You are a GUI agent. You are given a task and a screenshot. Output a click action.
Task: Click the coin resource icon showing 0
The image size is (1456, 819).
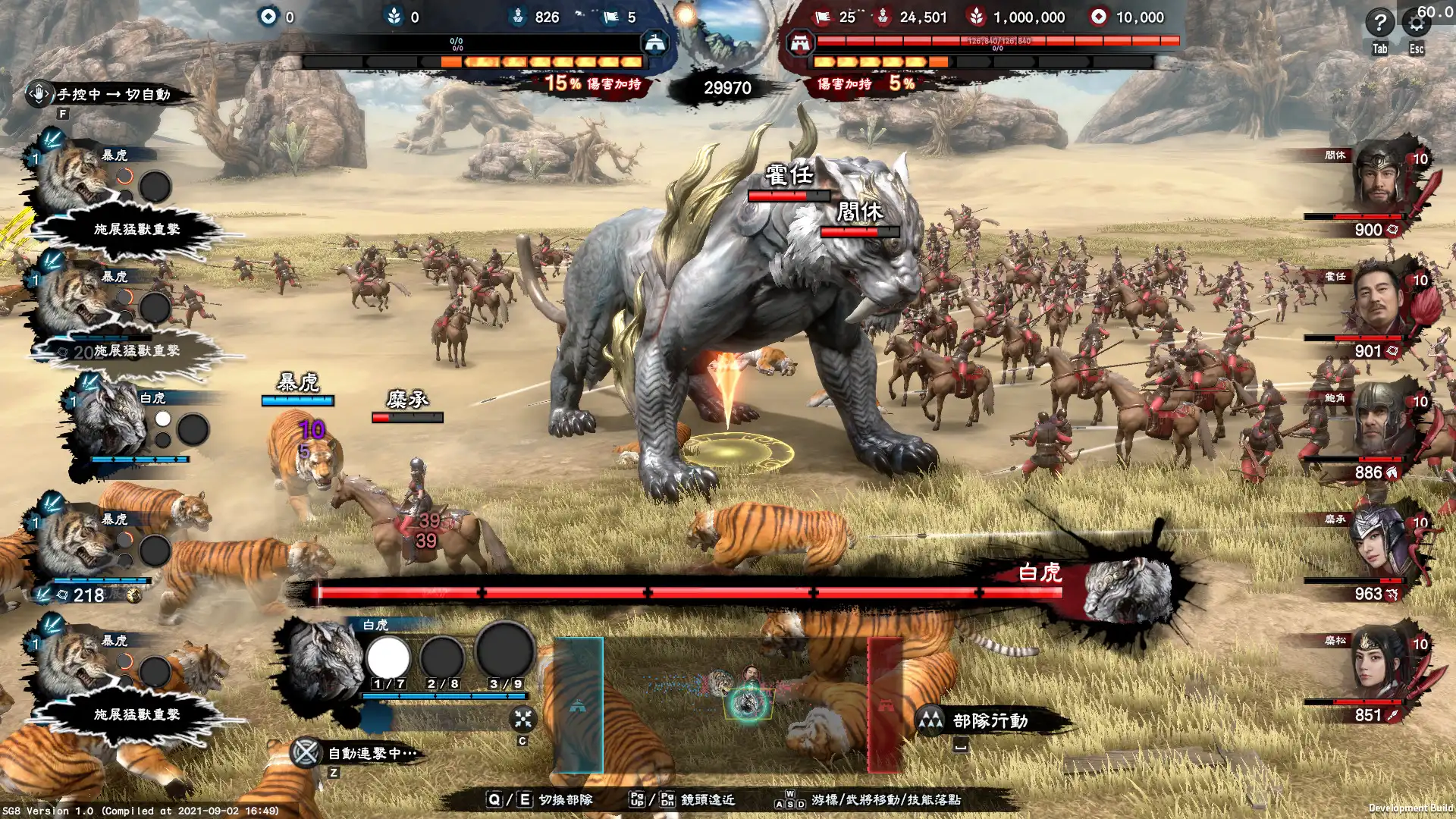pyautogui.click(x=267, y=16)
